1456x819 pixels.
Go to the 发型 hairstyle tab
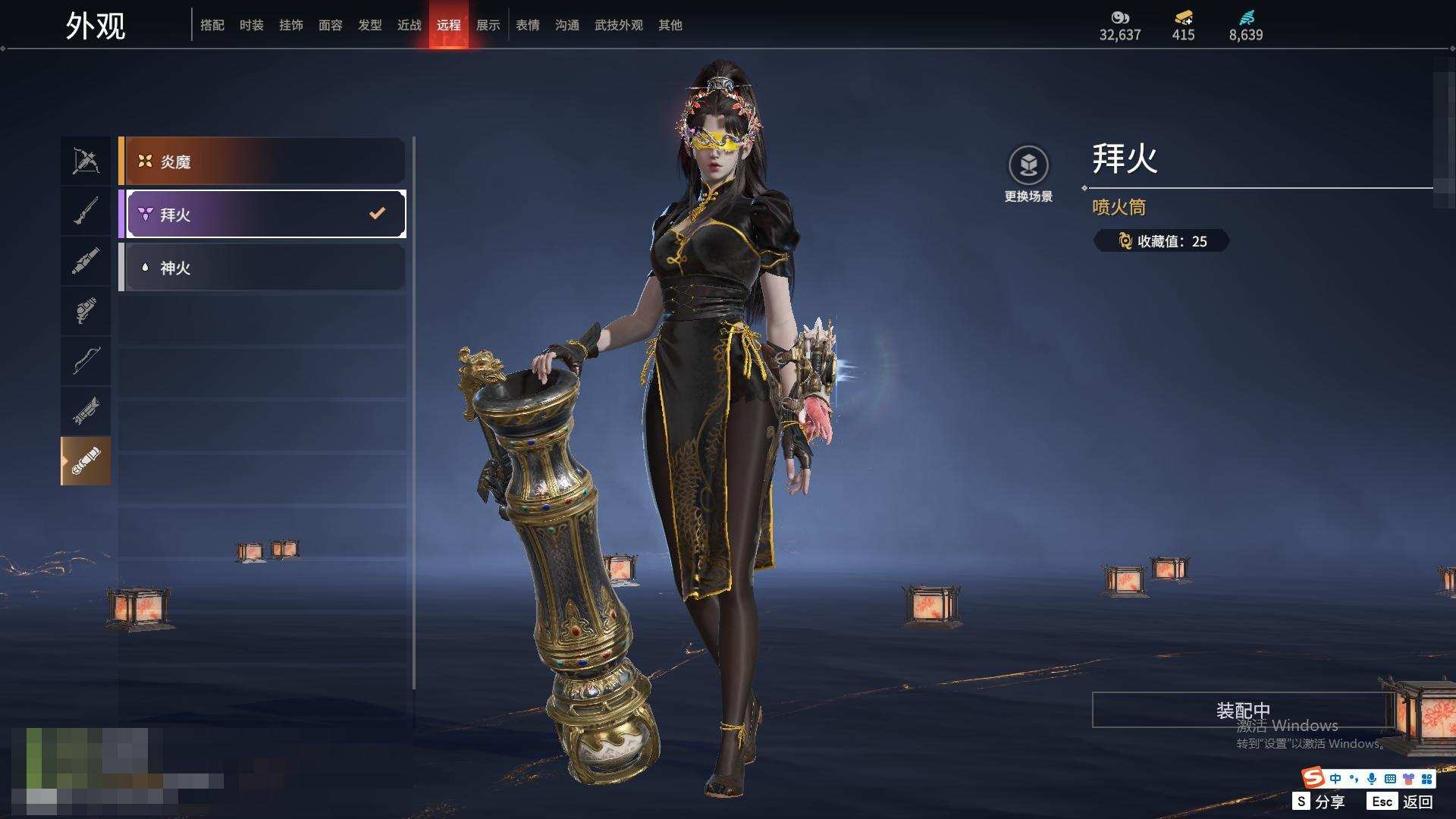coord(370,25)
